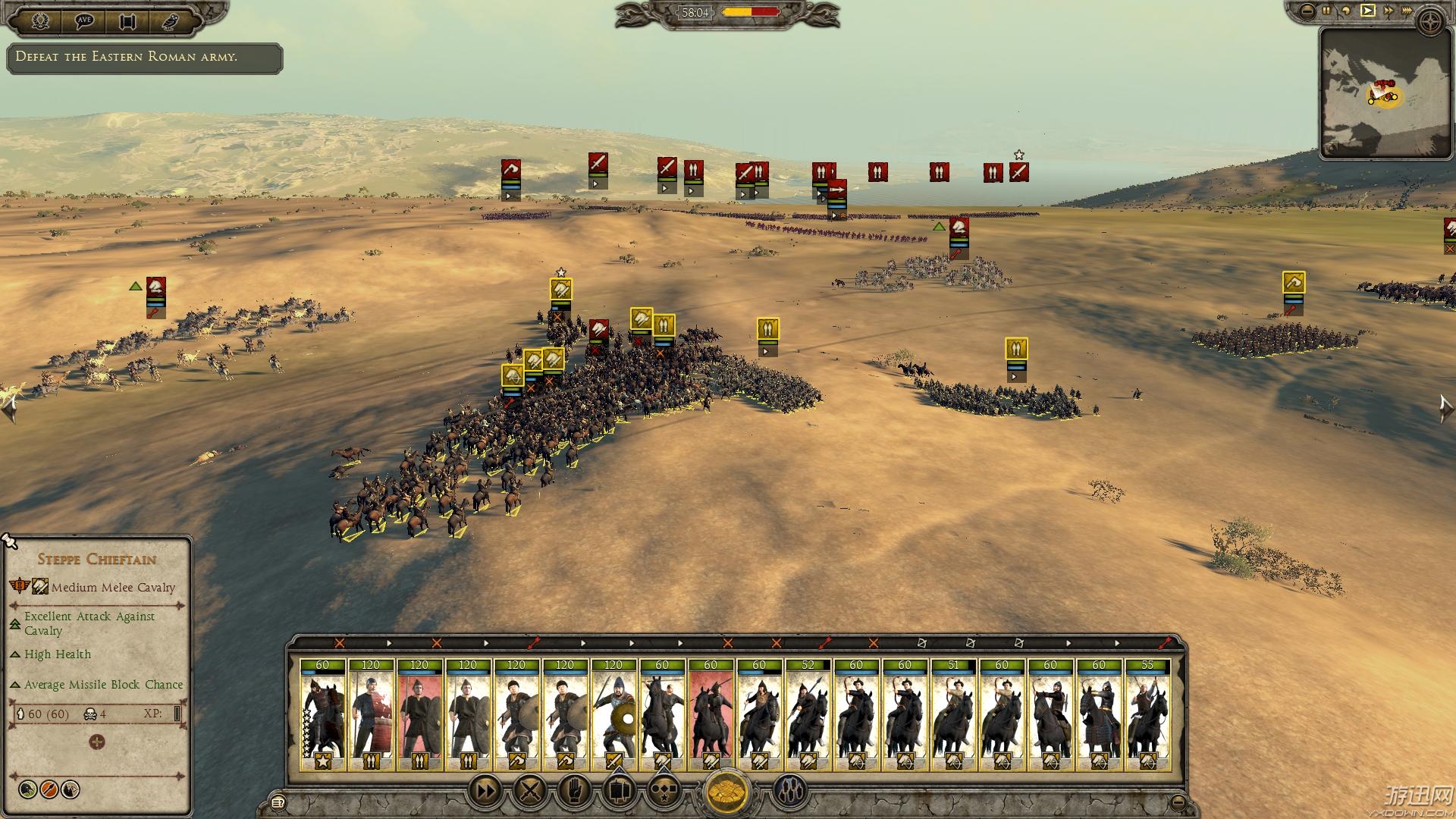Open the laurel wreath menu button
The height and width of the screenshot is (819, 1456).
click(40, 20)
